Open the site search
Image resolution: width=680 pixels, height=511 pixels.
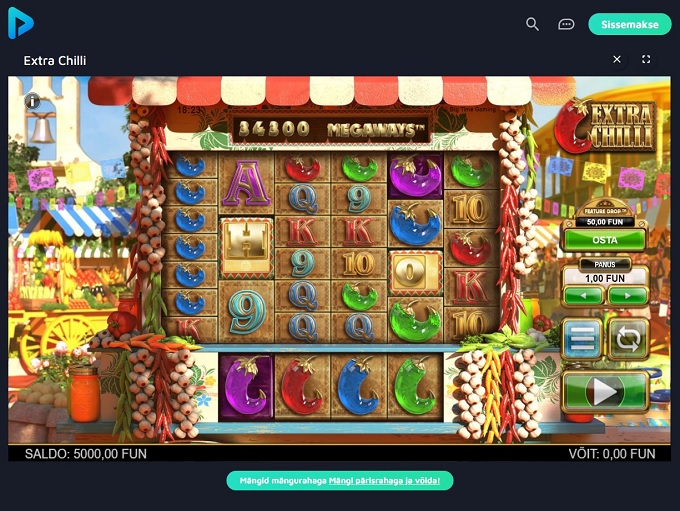tap(533, 24)
